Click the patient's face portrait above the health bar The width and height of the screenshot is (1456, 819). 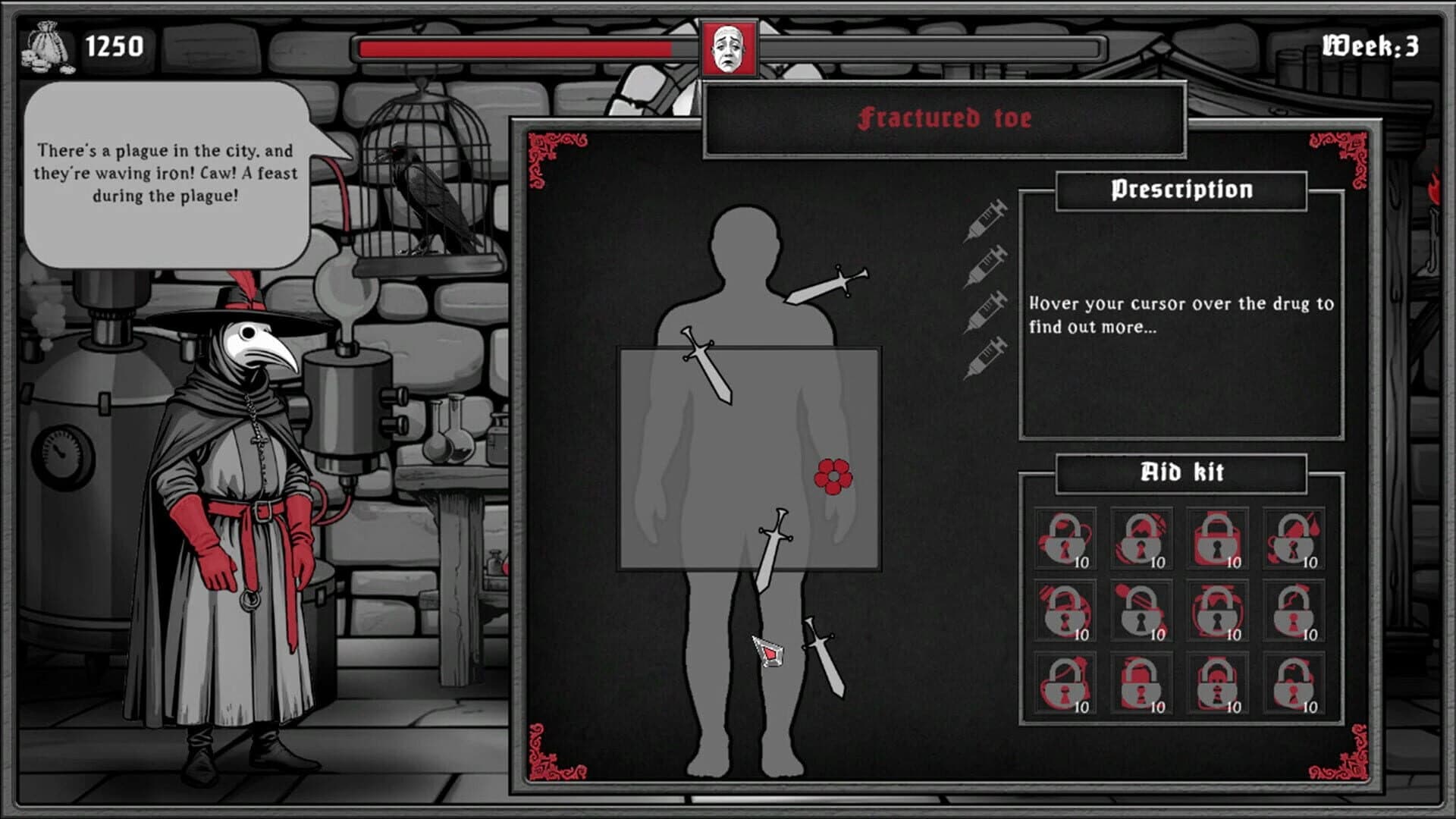tap(730, 47)
